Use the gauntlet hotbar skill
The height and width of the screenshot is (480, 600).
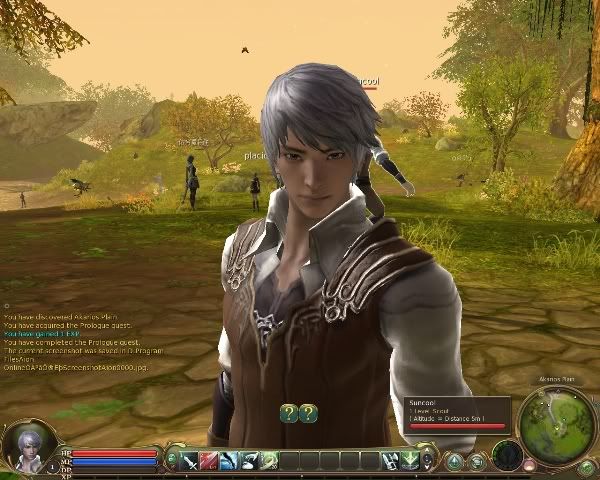[391, 460]
